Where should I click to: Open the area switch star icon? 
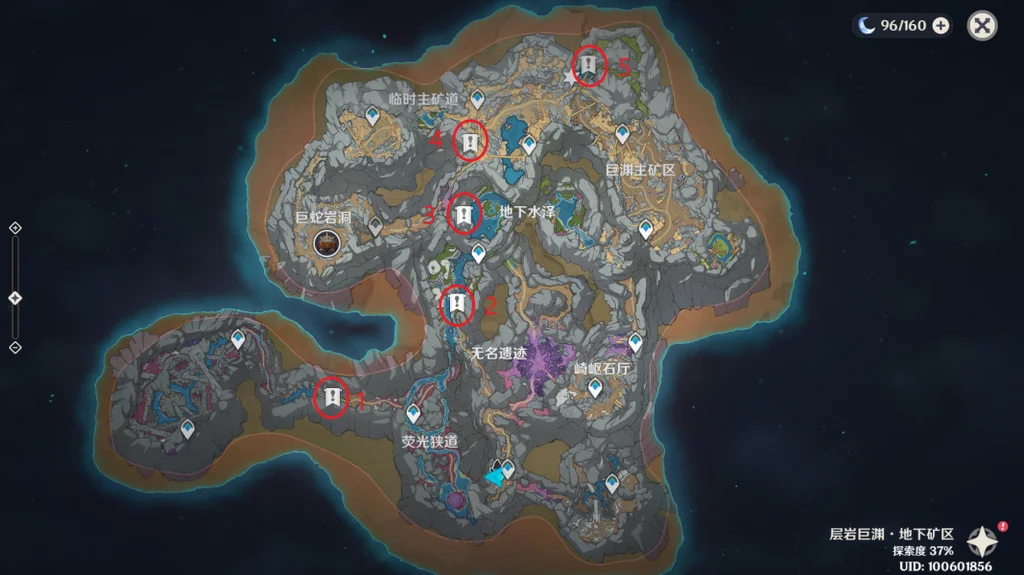point(981,541)
